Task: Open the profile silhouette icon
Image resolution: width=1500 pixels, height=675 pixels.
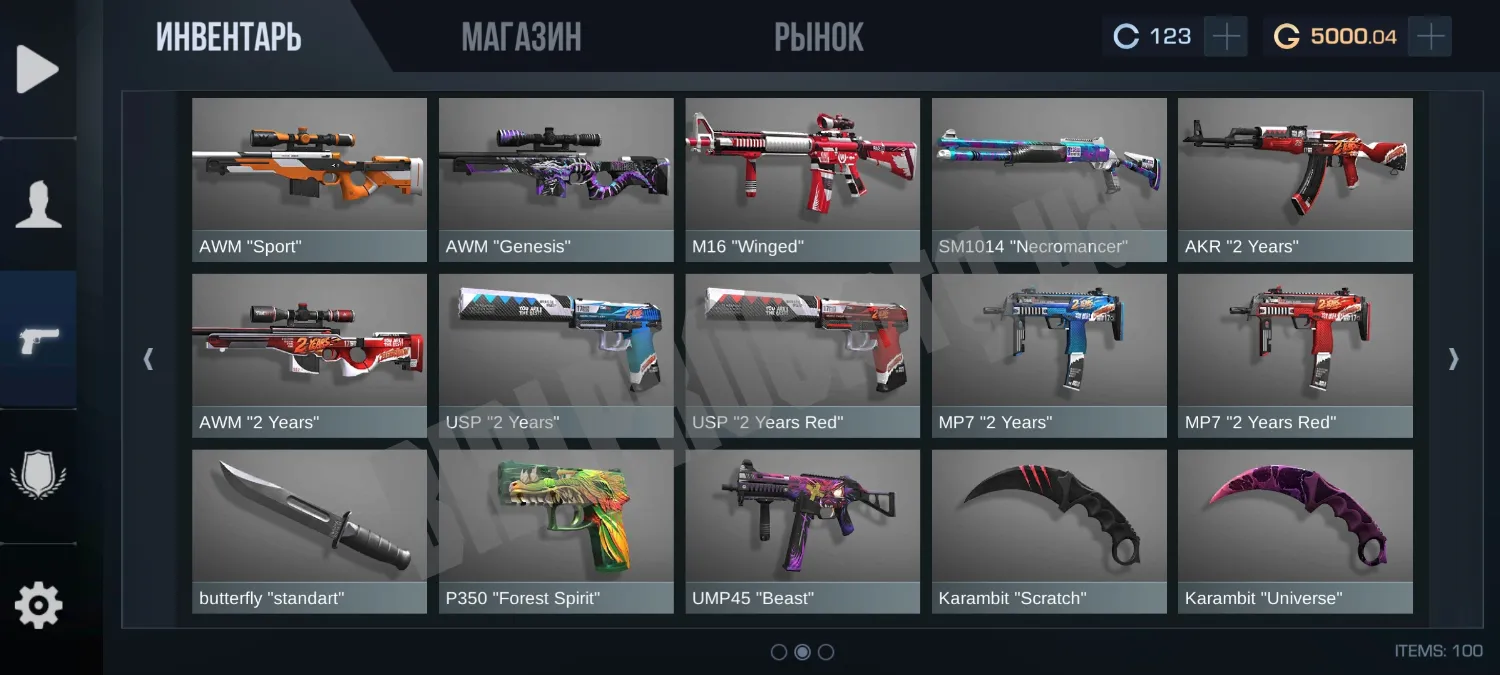Action: coord(38,205)
